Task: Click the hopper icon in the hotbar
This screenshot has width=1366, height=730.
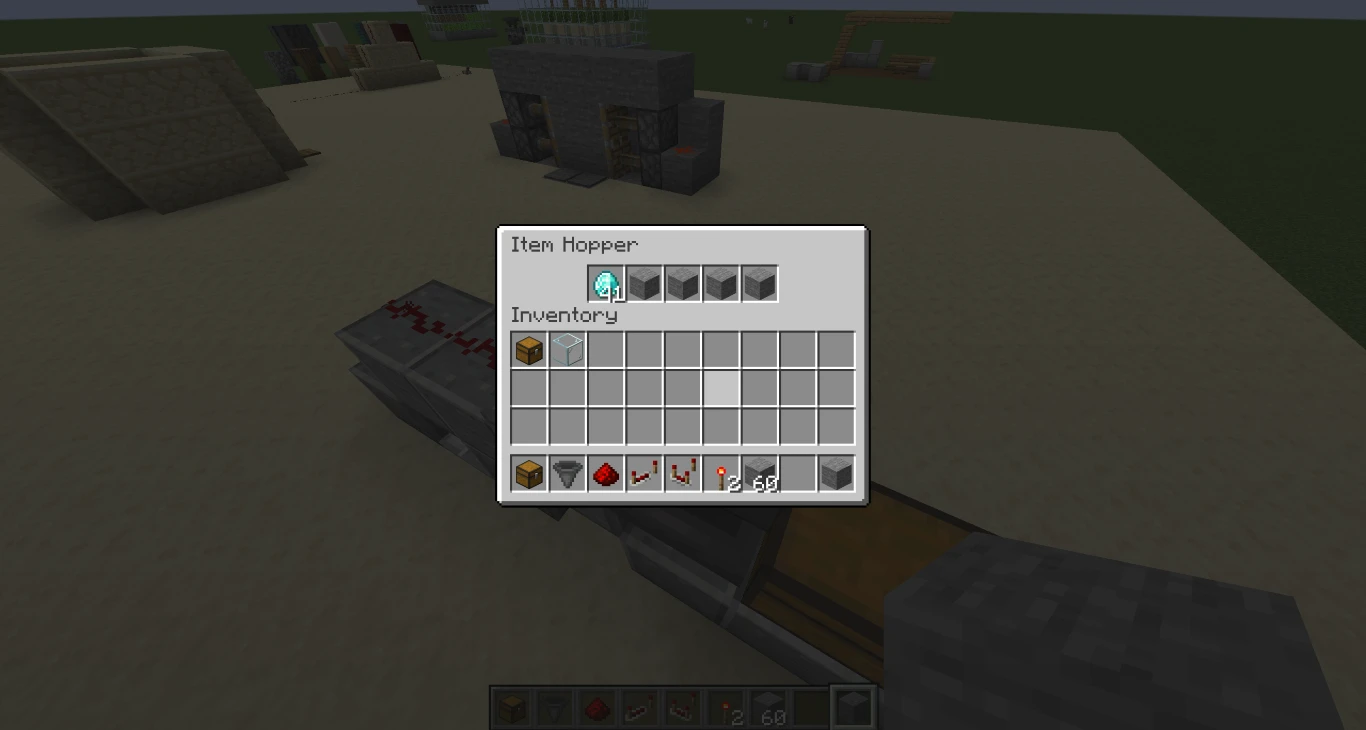Action: coord(551,707)
